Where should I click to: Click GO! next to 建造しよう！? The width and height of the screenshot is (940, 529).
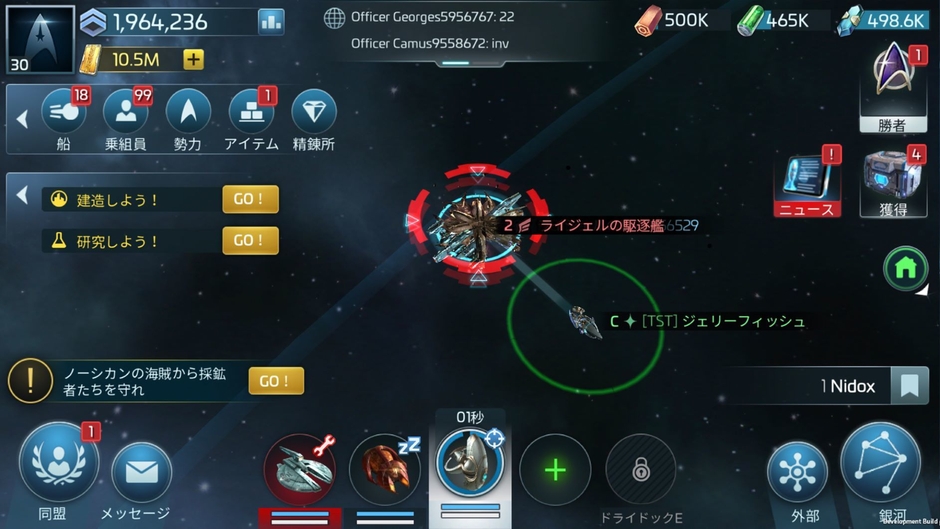250,199
